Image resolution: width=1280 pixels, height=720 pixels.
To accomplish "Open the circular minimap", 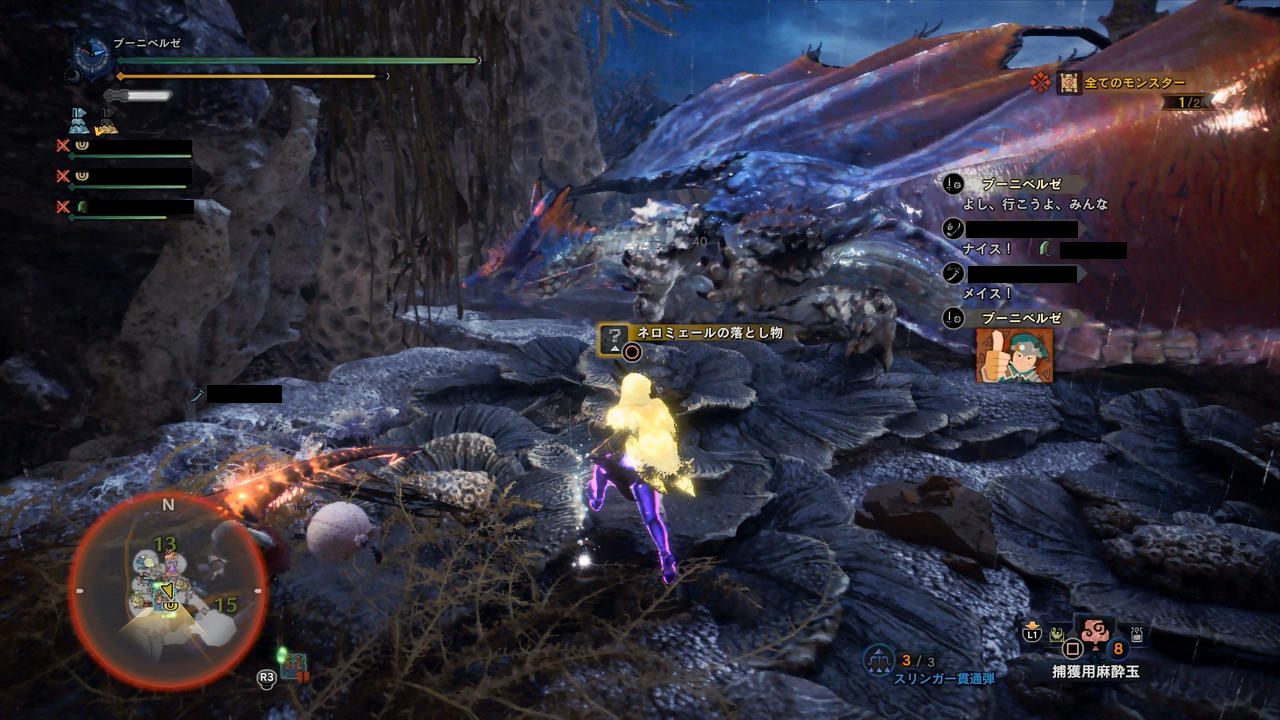I will (x=167, y=590).
